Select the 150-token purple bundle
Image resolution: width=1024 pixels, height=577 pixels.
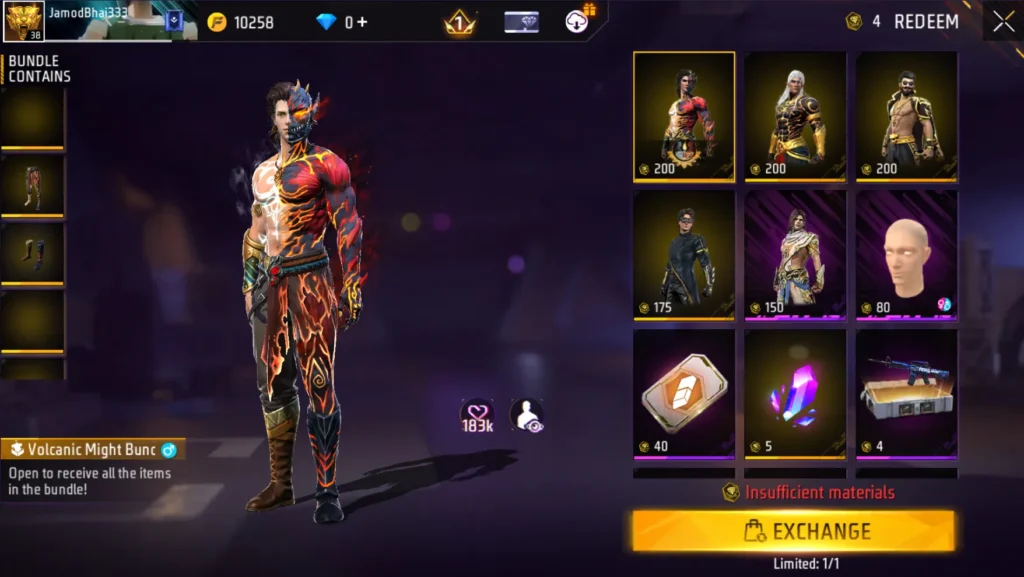pos(795,254)
